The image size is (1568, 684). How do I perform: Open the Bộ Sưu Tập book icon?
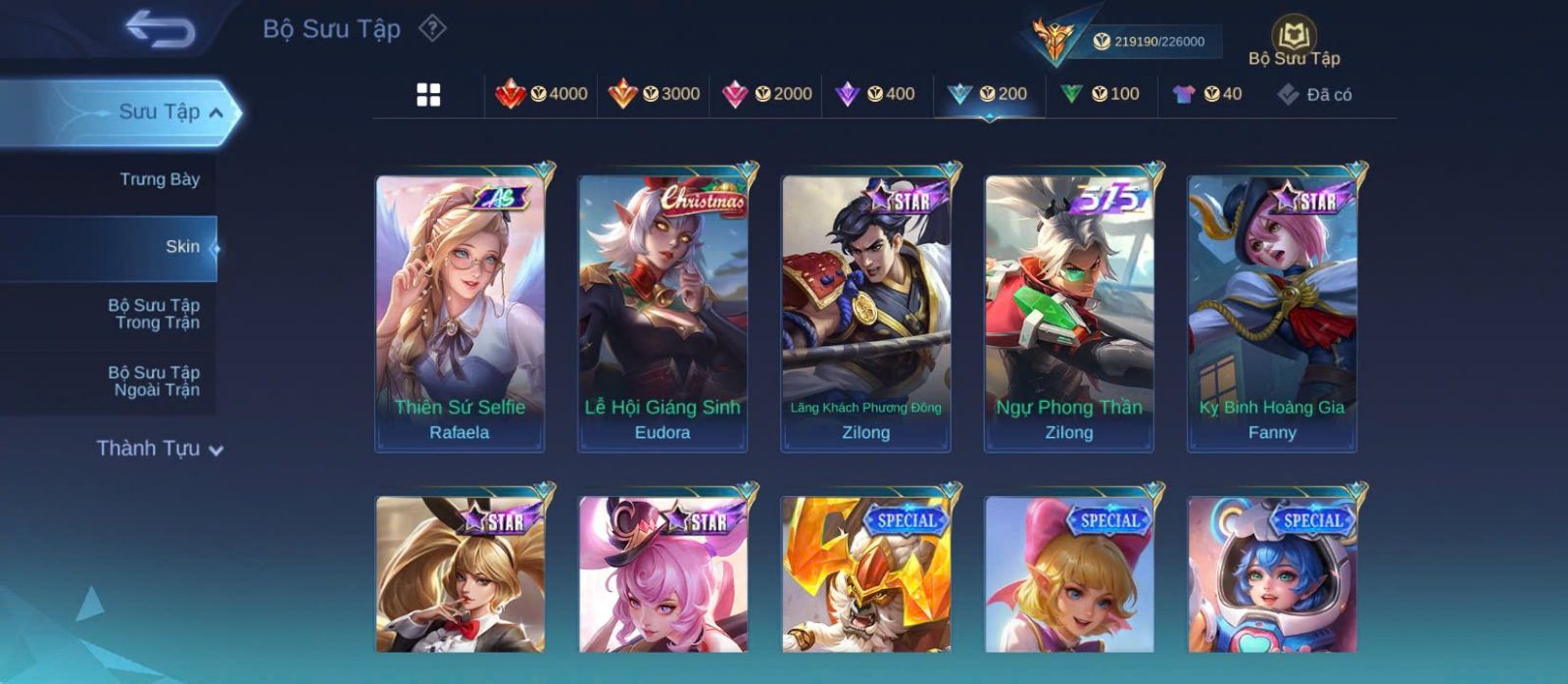[1294, 41]
